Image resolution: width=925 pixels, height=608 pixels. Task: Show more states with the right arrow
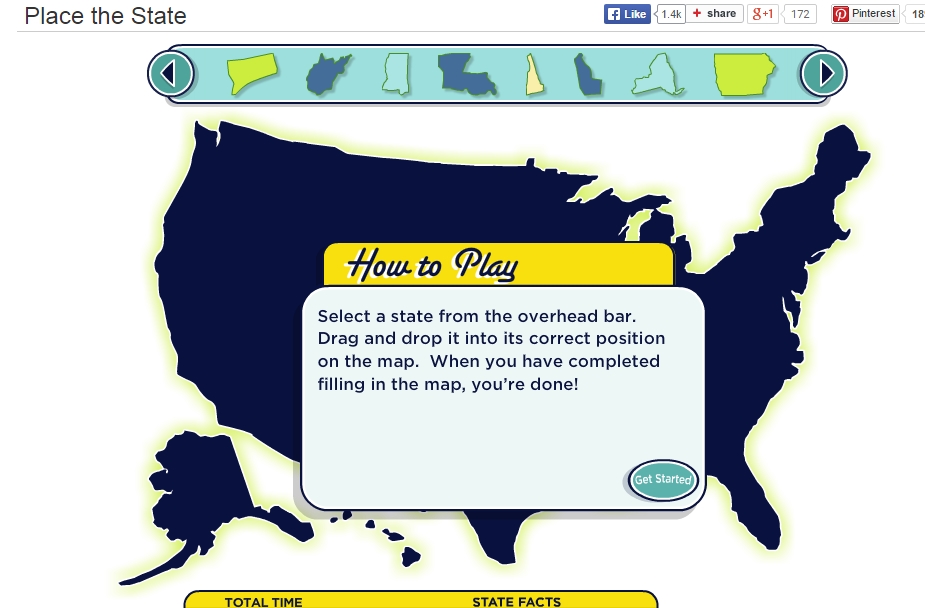[824, 73]
